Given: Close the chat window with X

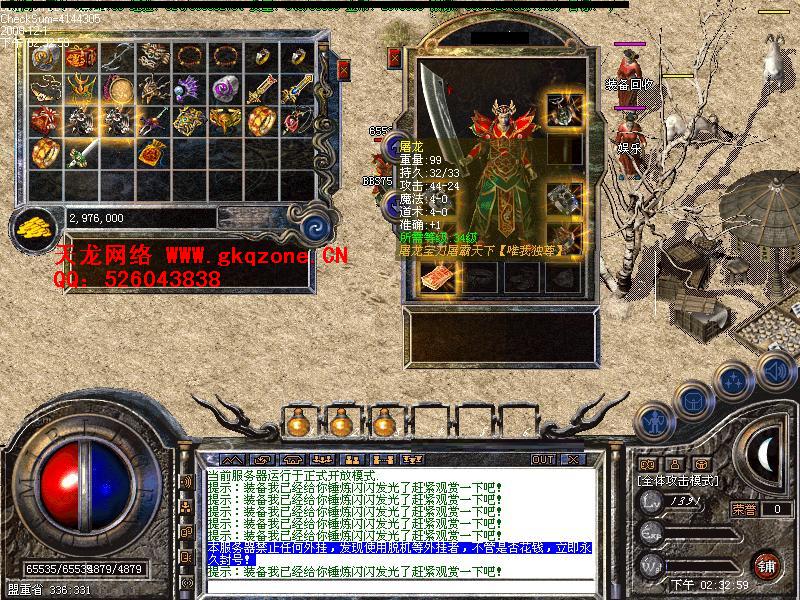Looking at the screenshot, I should tap(572, 459).
